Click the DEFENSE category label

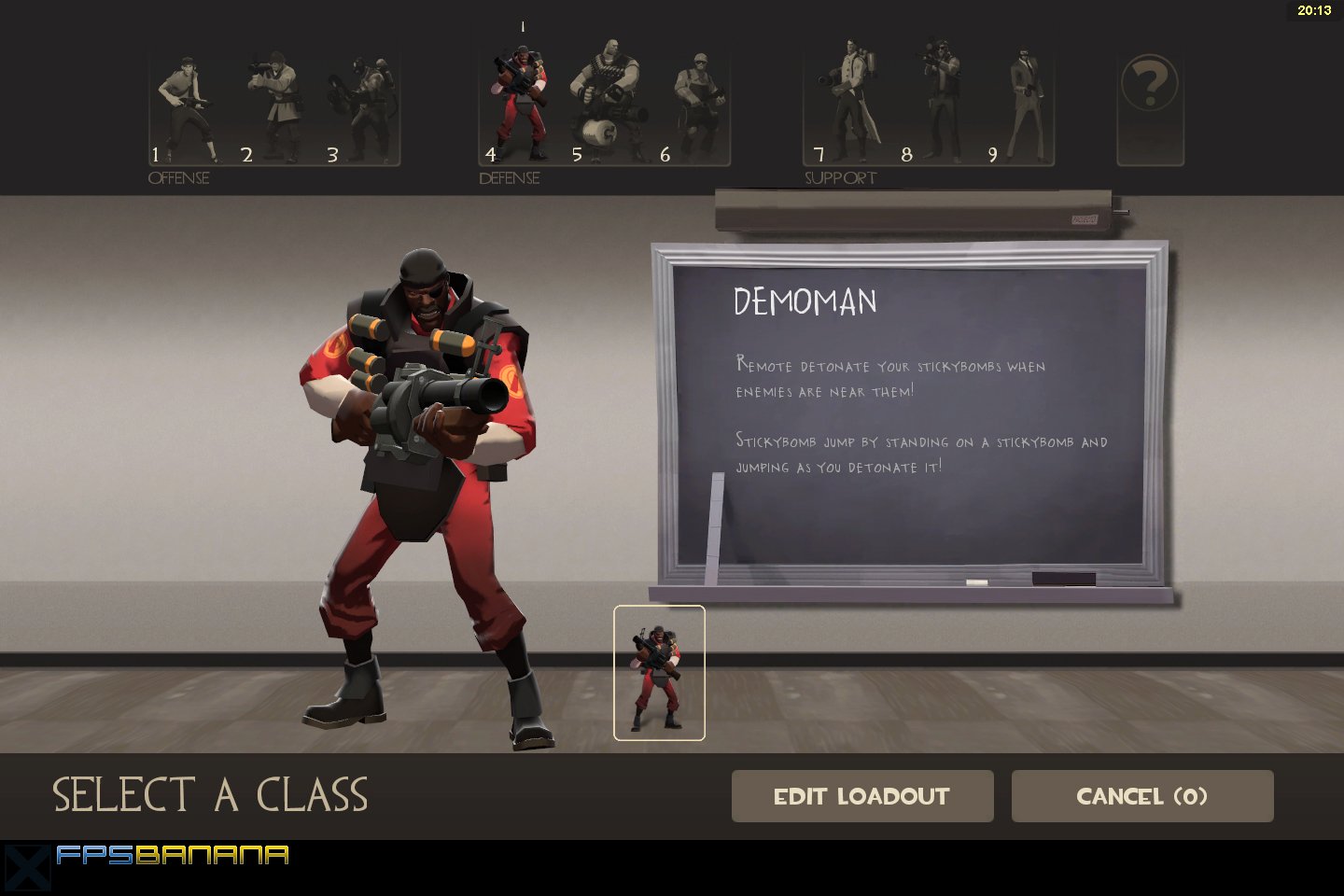510,177
